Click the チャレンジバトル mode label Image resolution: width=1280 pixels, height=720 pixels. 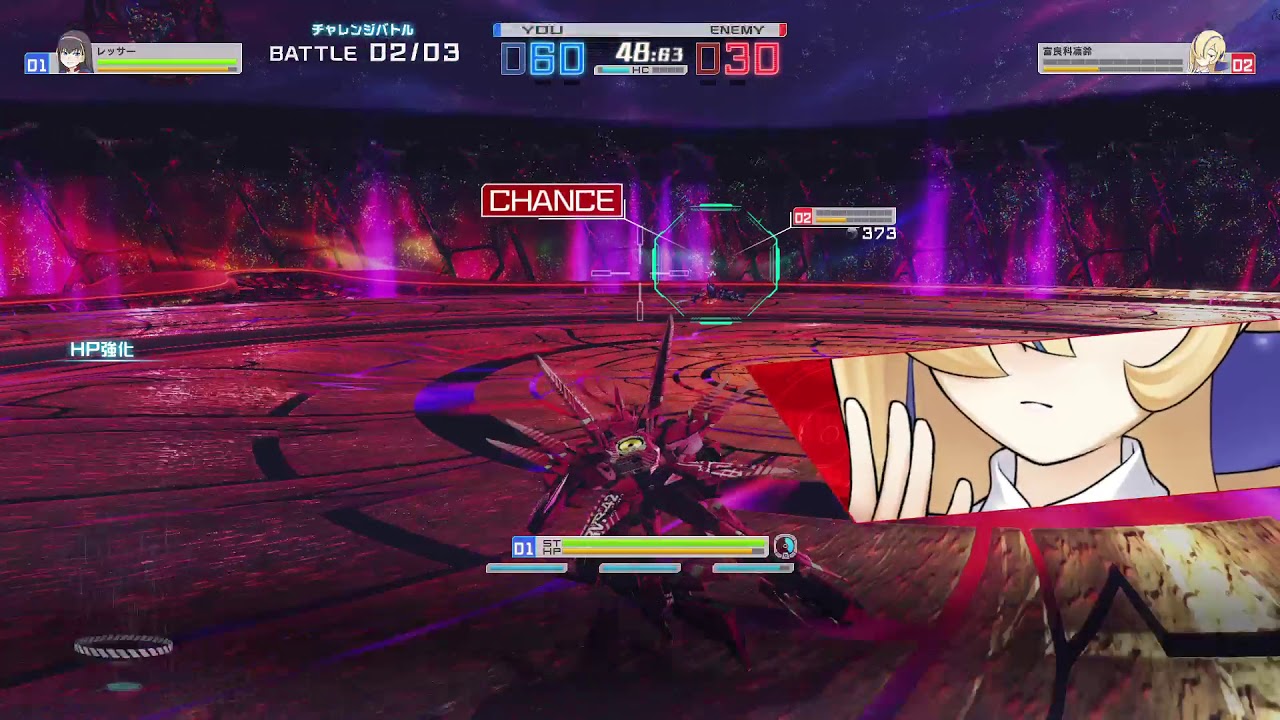(x=363, y=30)
